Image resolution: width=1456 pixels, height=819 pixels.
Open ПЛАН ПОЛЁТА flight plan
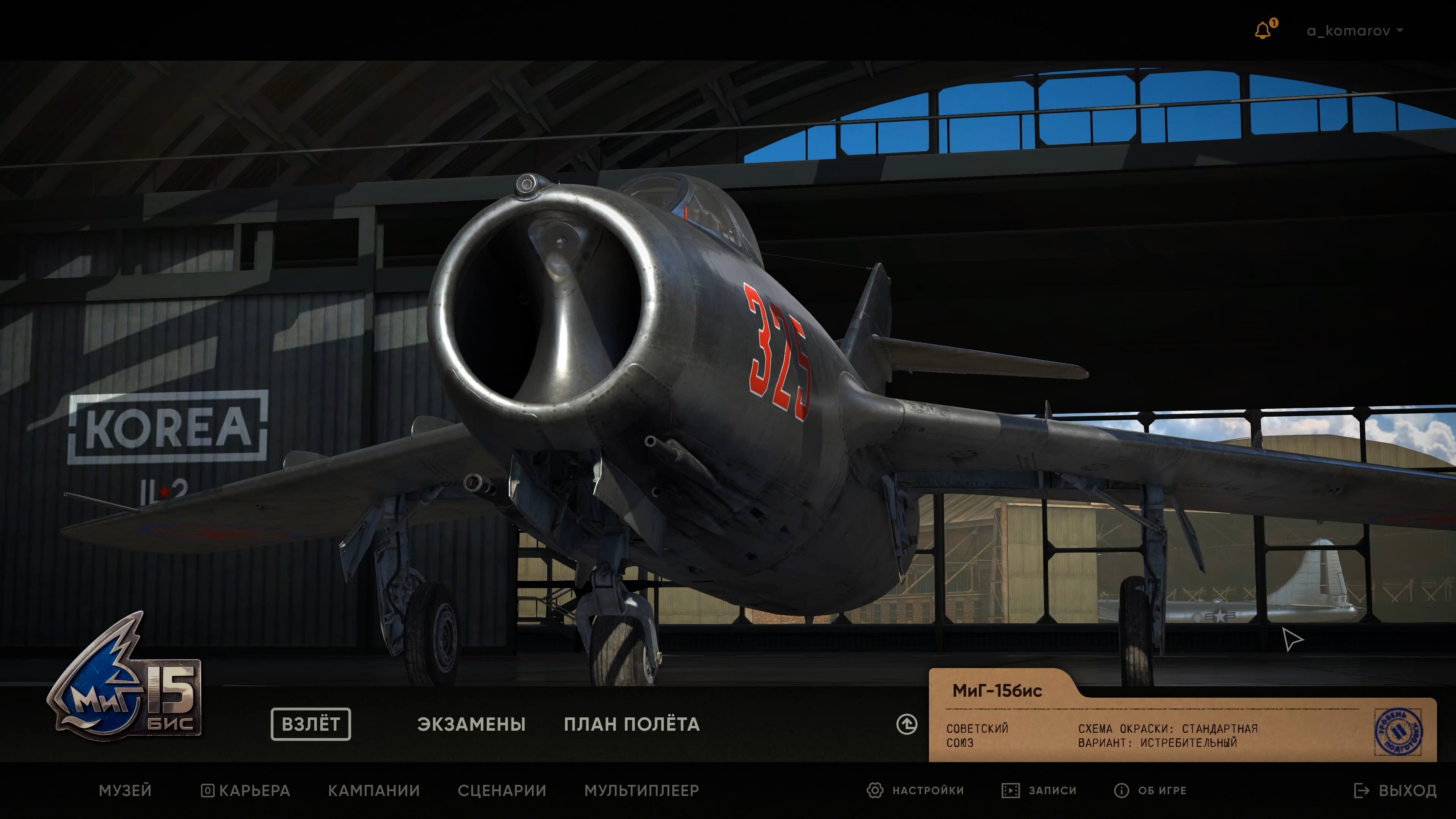[x=631, y=724]
